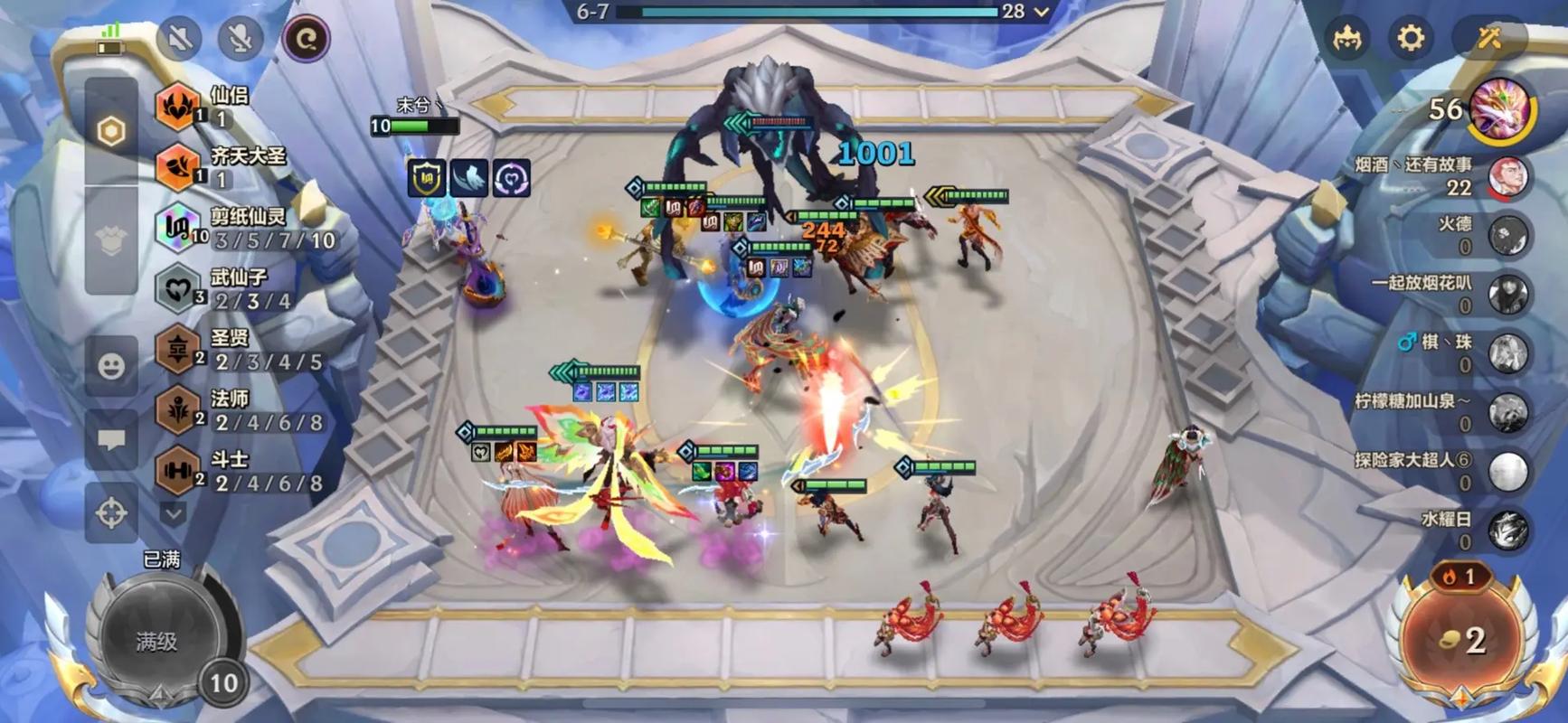View player 烟酒、还有故事's board
This screenshot has width=1568, height=723.
[x=1507, y=176]
